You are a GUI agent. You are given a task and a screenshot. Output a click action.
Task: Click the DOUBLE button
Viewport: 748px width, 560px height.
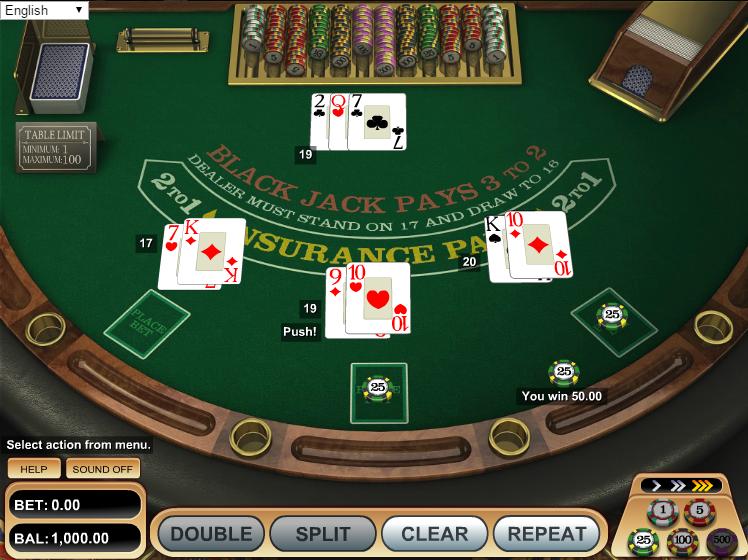(x=211, y=534)
